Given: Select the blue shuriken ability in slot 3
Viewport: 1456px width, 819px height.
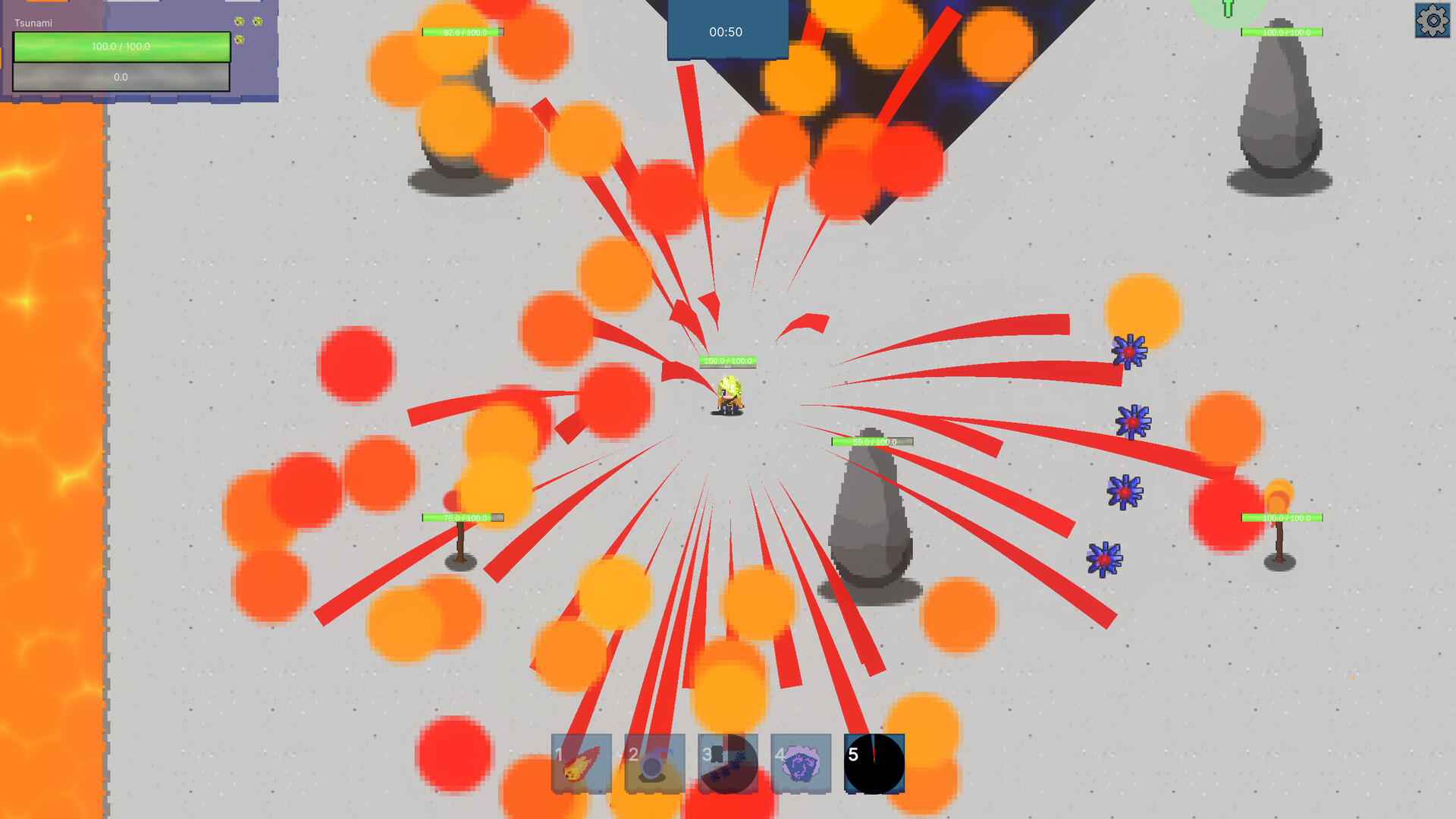Looking at the screenshot, I should coord(726,764).
